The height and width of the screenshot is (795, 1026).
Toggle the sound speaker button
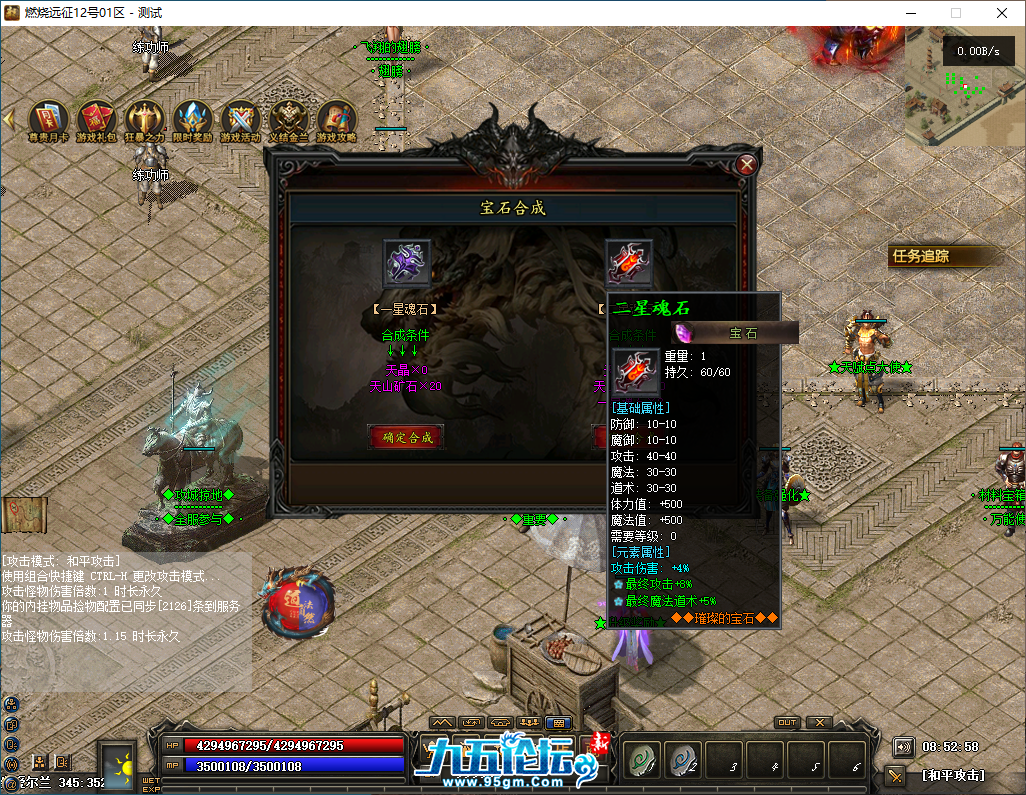tap(903, 746)
